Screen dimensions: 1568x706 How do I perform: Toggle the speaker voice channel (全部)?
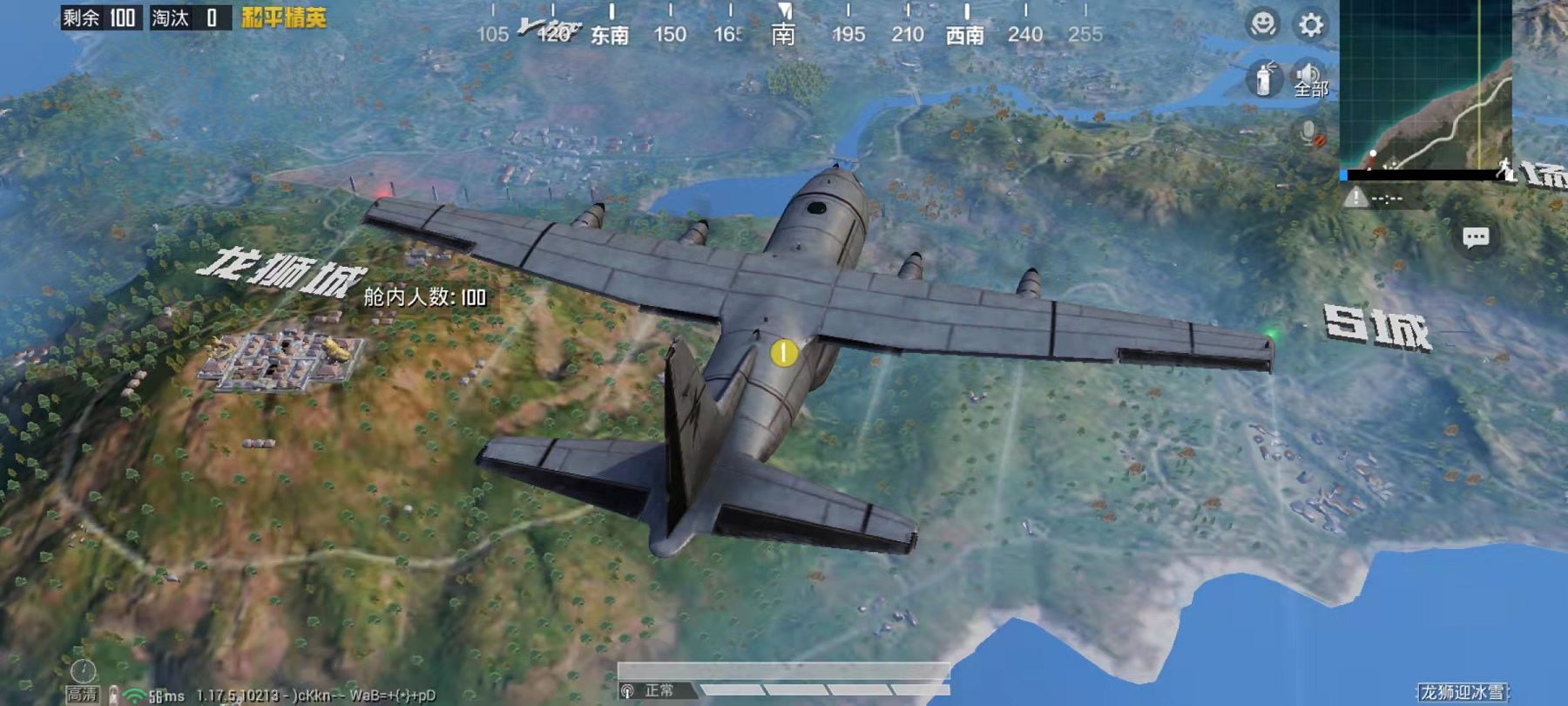pos(1308,78)
